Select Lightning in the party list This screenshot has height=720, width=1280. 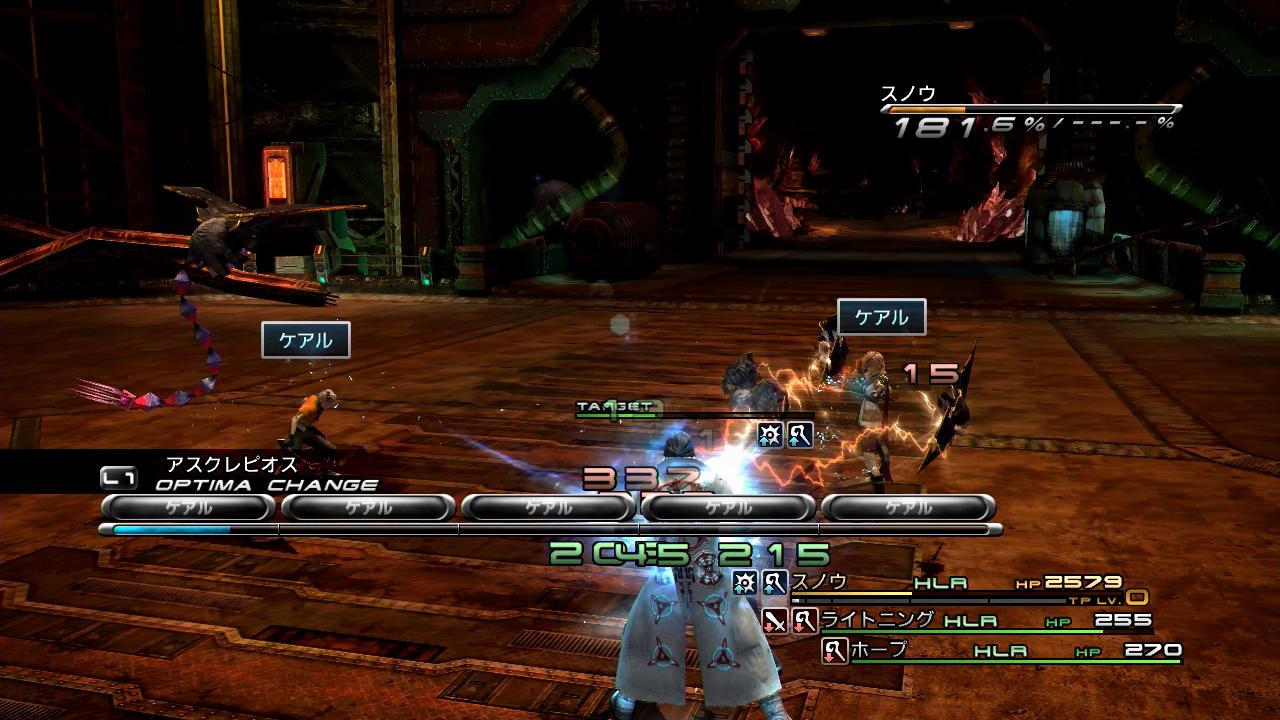[x=877, y=620]
